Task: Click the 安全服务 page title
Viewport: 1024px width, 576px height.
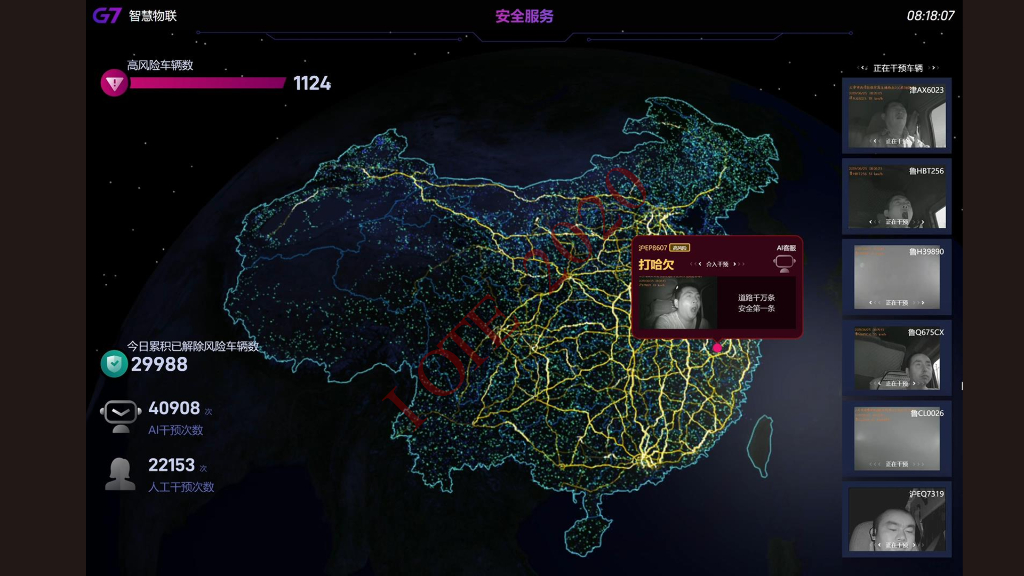Action: [524, 16]
